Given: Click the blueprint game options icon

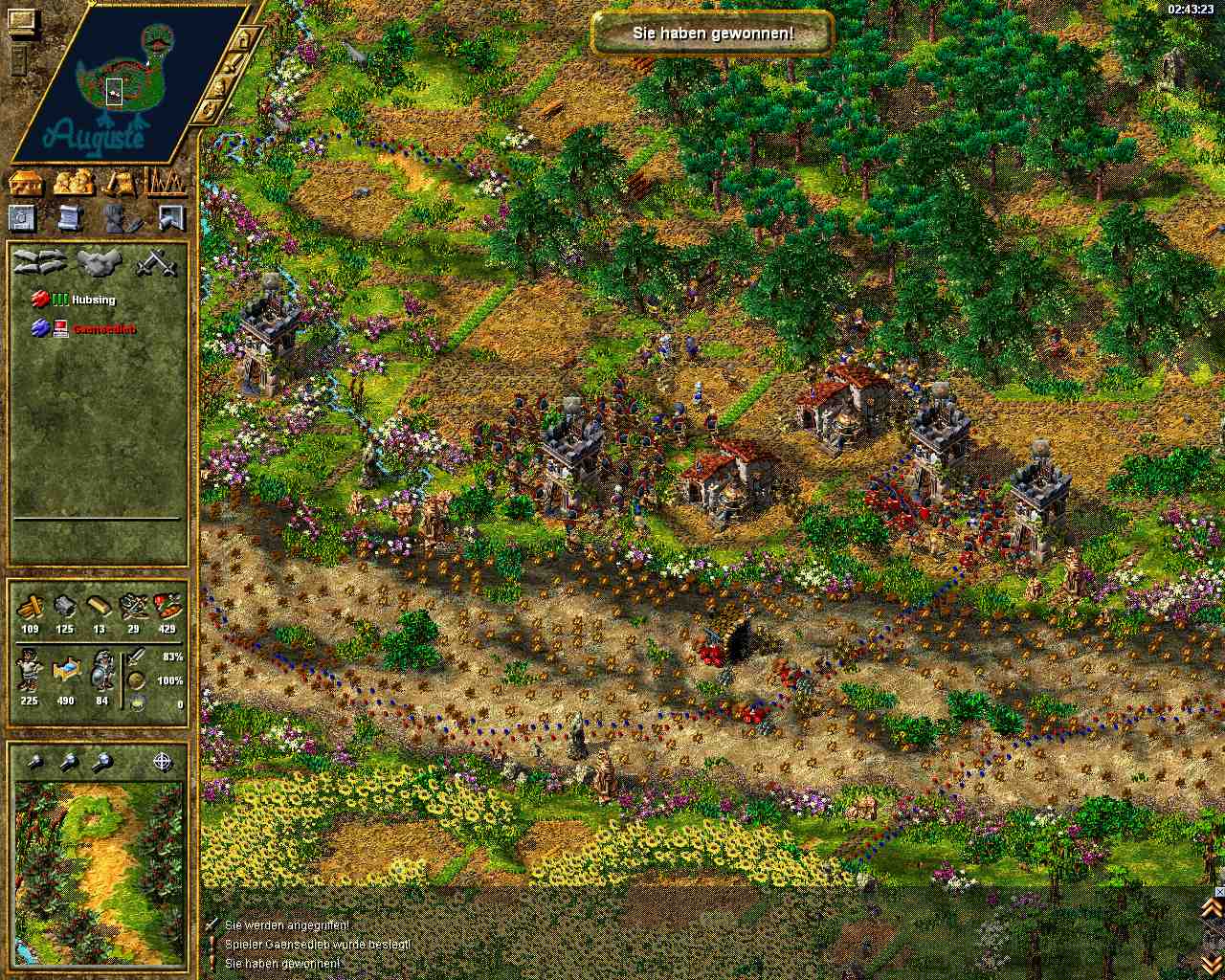Looking at the screenshot, I should click(23, 217).
